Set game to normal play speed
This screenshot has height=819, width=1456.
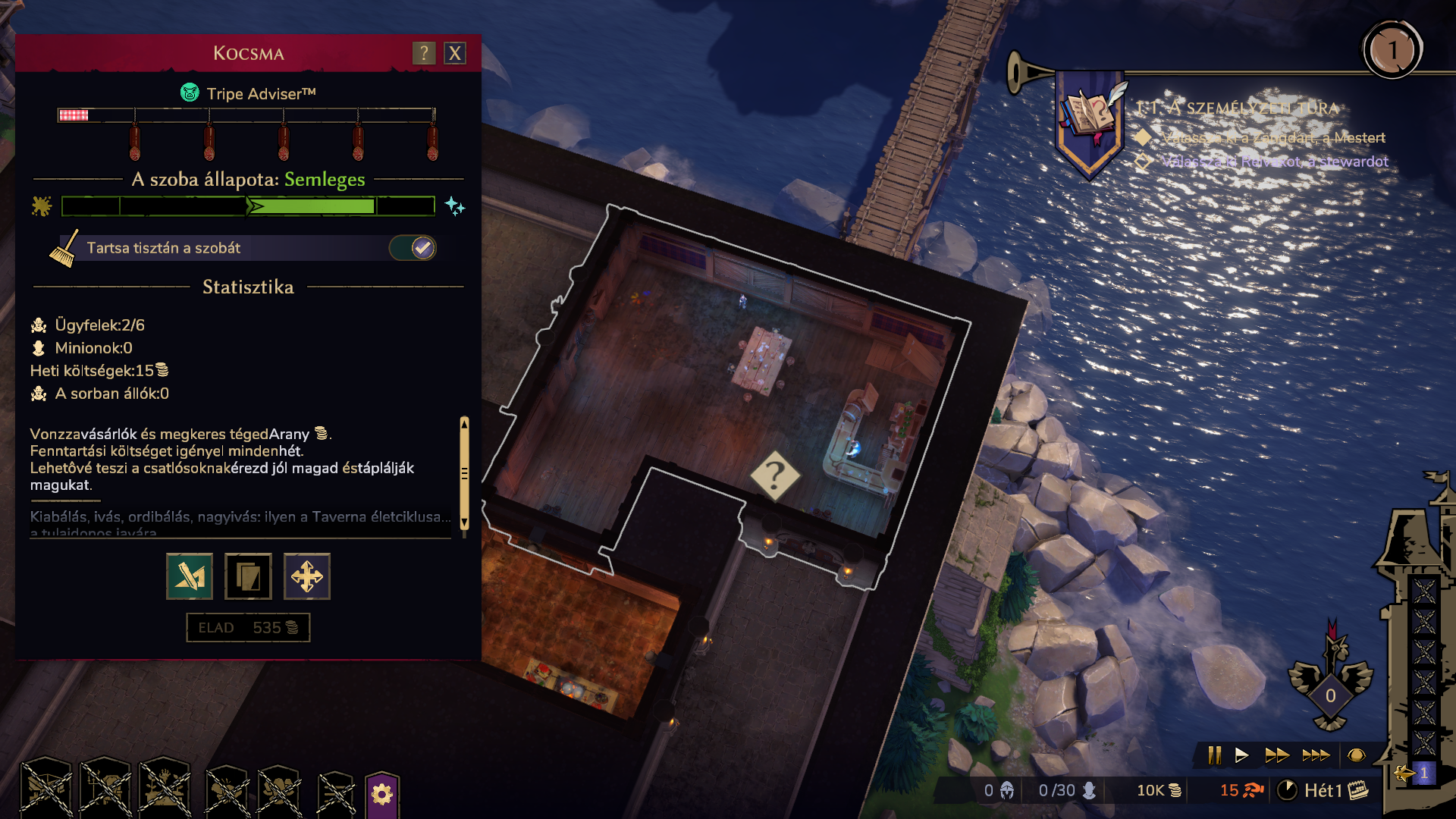click(1241, 755)
